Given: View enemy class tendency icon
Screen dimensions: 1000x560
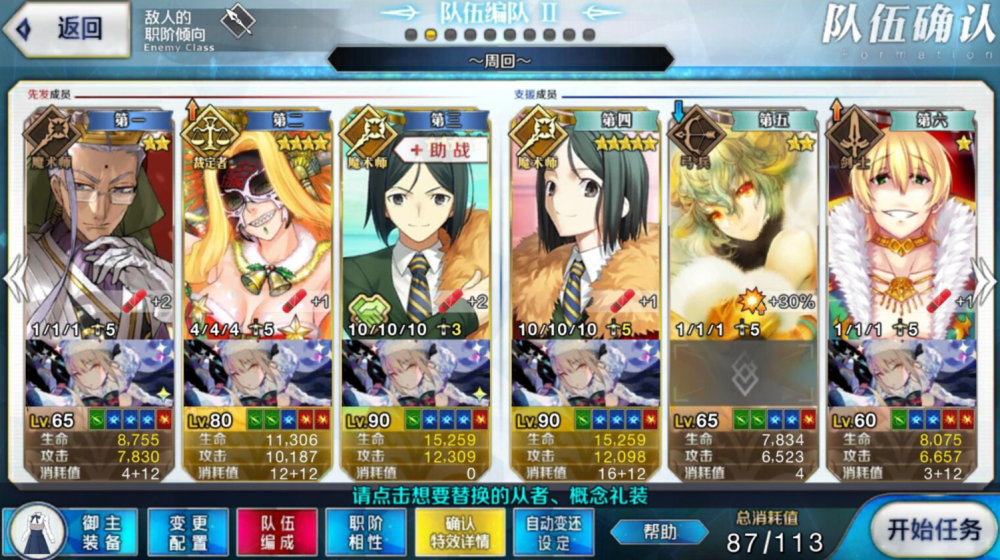Looking at the screenshot, I should click(236, 22).
